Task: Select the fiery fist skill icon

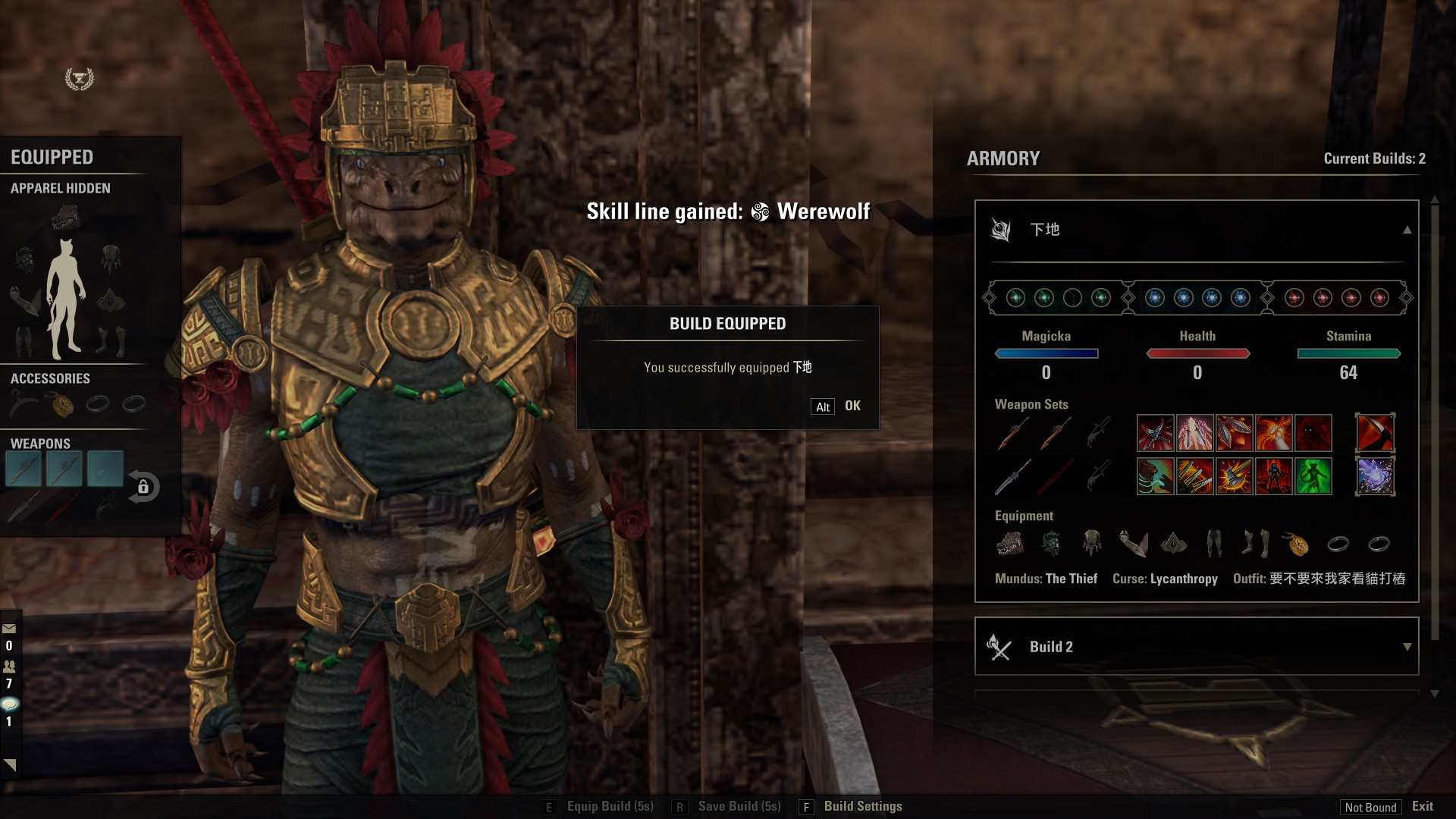Action: coord(1273,433)
